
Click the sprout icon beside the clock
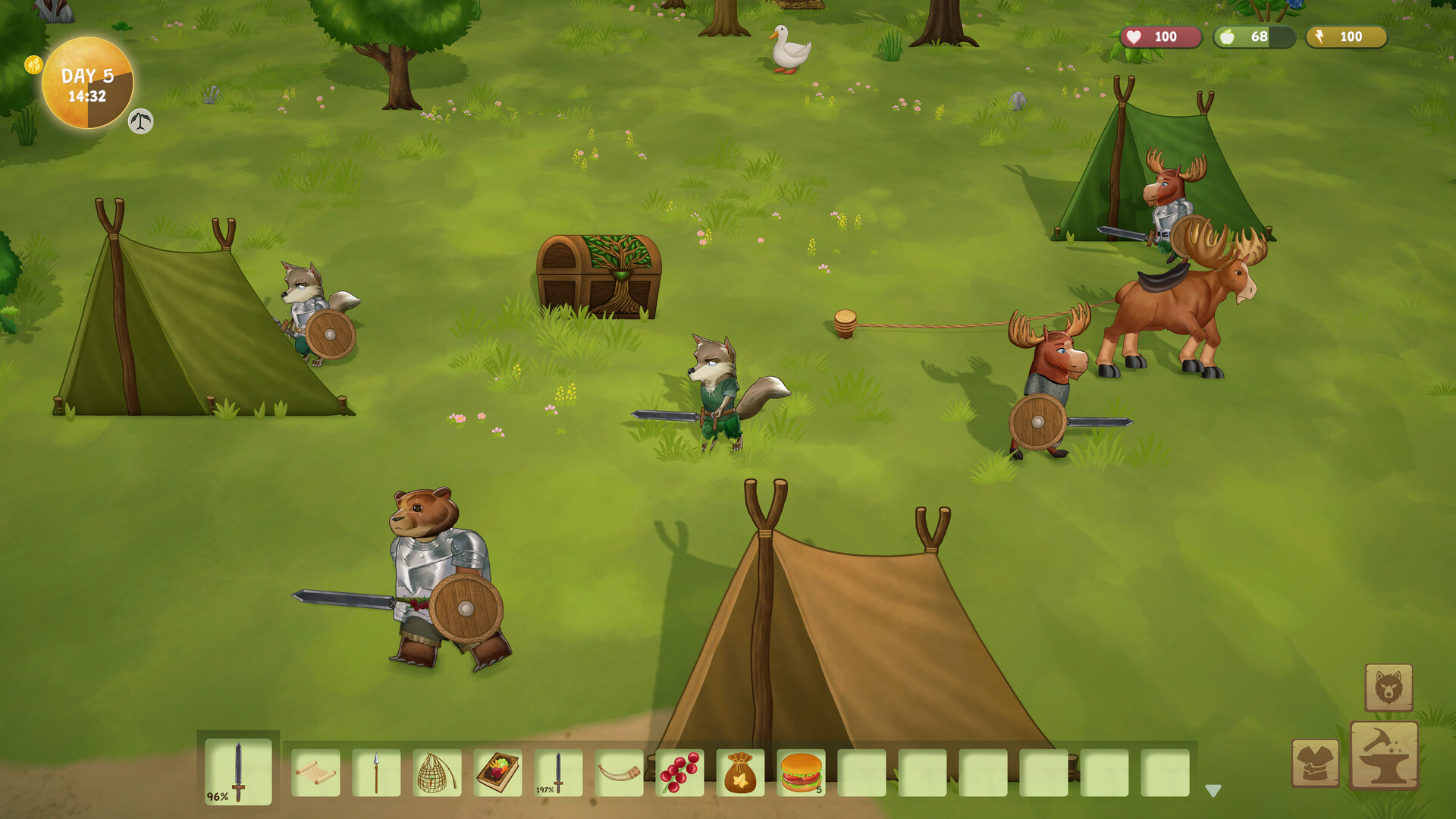tap(140, 121)
